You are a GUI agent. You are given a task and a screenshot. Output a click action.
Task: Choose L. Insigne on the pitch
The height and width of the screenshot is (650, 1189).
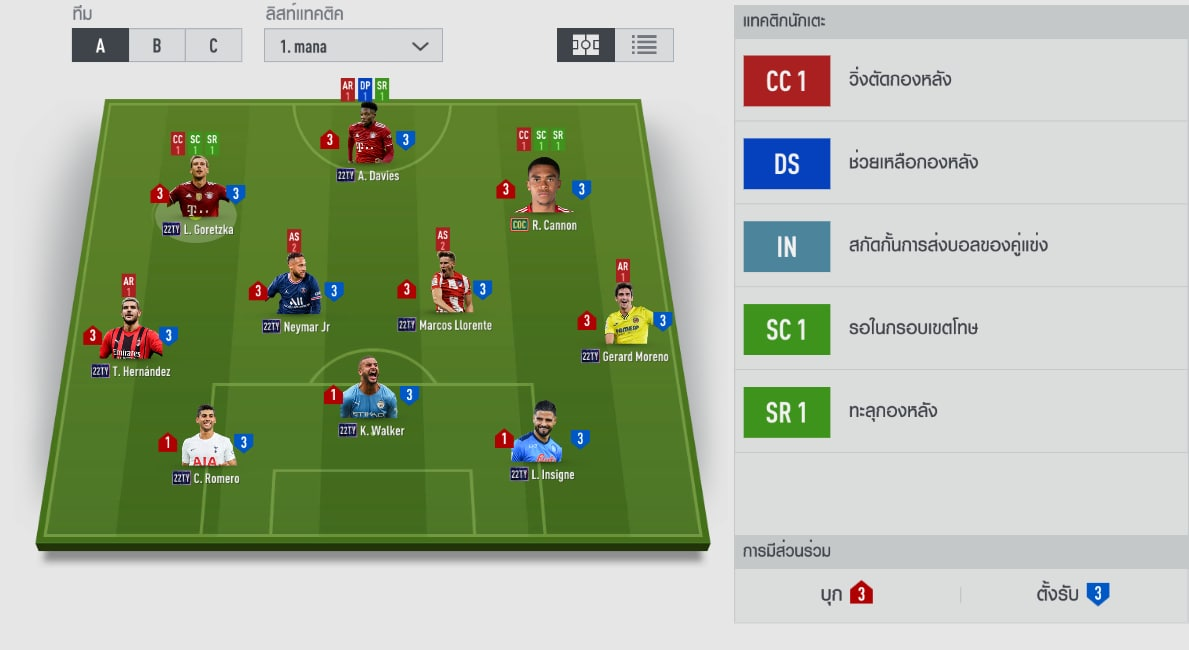pyautogui.click(x=537, y=443)
